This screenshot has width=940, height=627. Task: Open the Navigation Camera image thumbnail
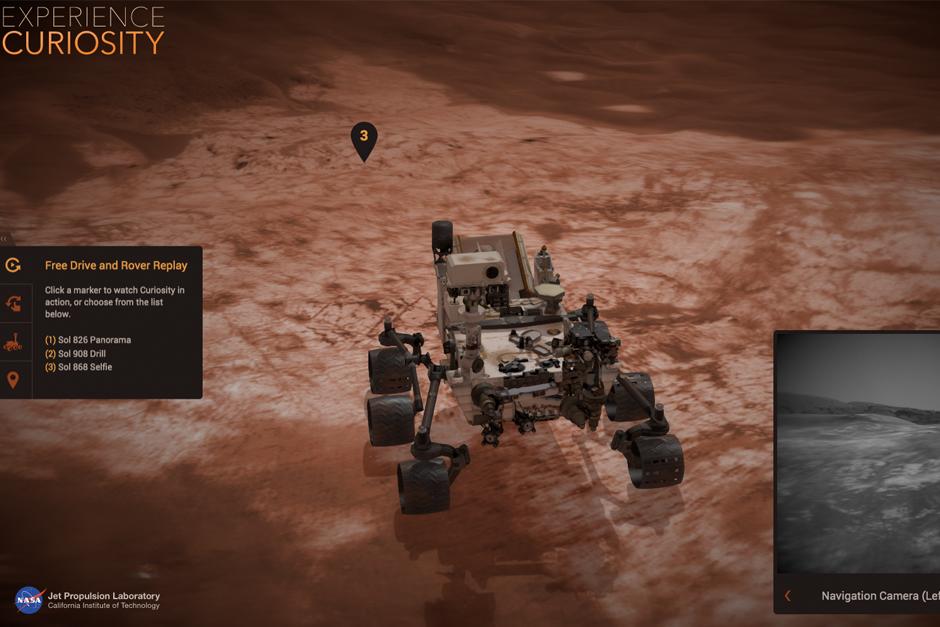click(860, 455)
